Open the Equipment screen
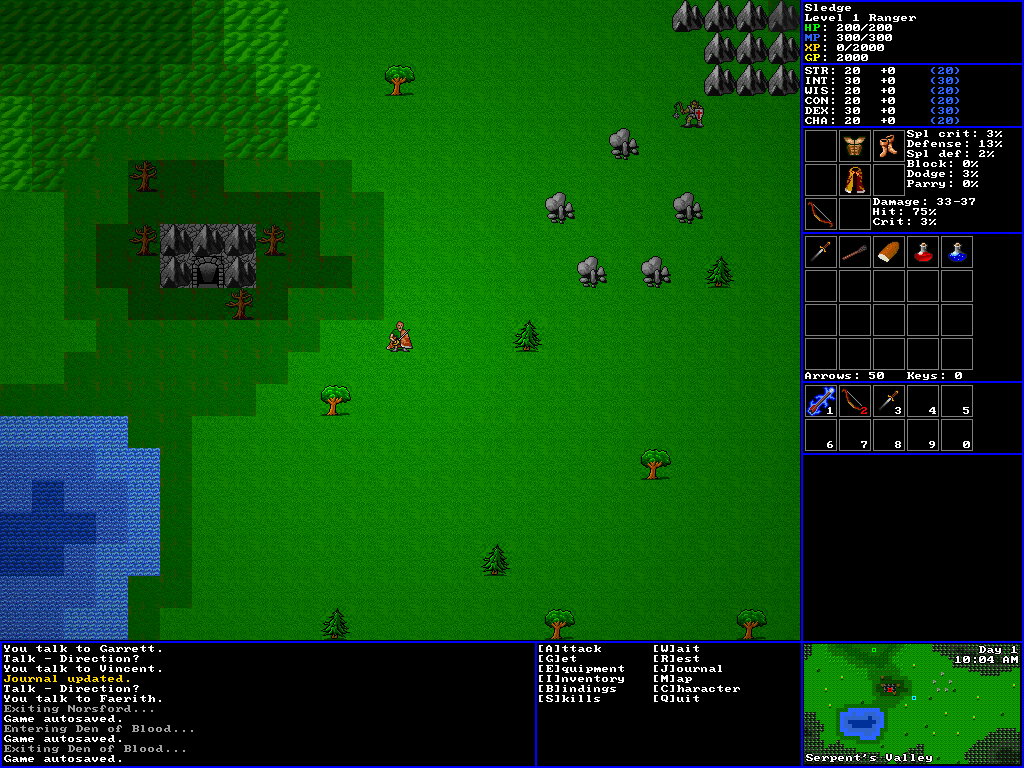Screen dimensions: 1024x768 [x=581, y=669]
